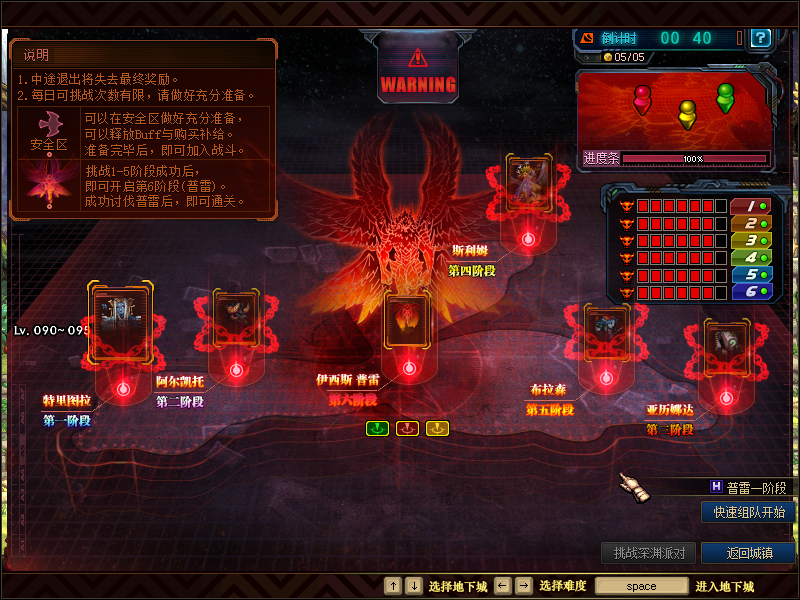Viewport: 800px width, 600px height.
Task: Select dark blue stage tab number 6
Action: pyautogui.click(x=749, y=291)
